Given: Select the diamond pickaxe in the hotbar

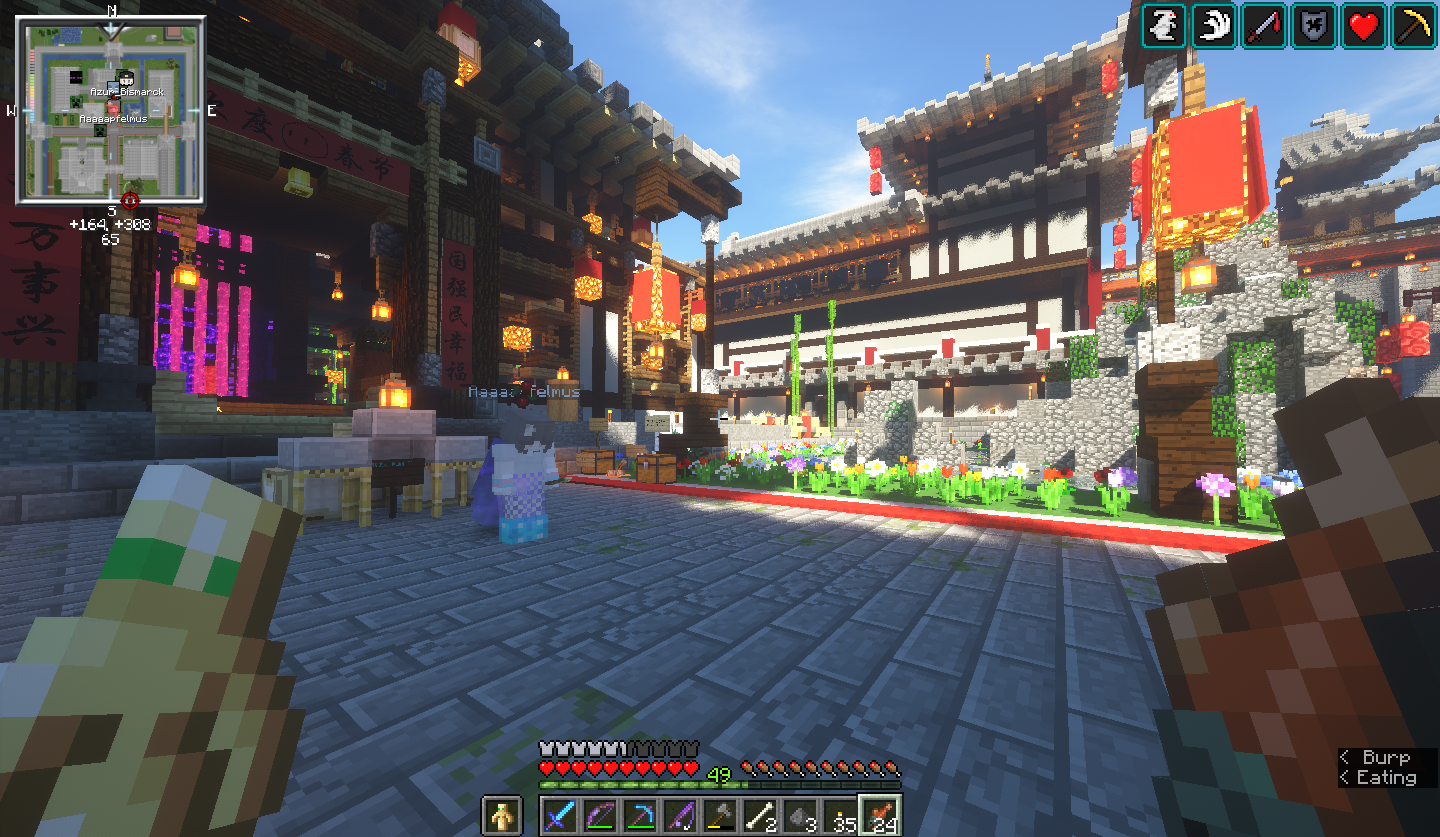Looking at the screenshot, I should point(638,815).
